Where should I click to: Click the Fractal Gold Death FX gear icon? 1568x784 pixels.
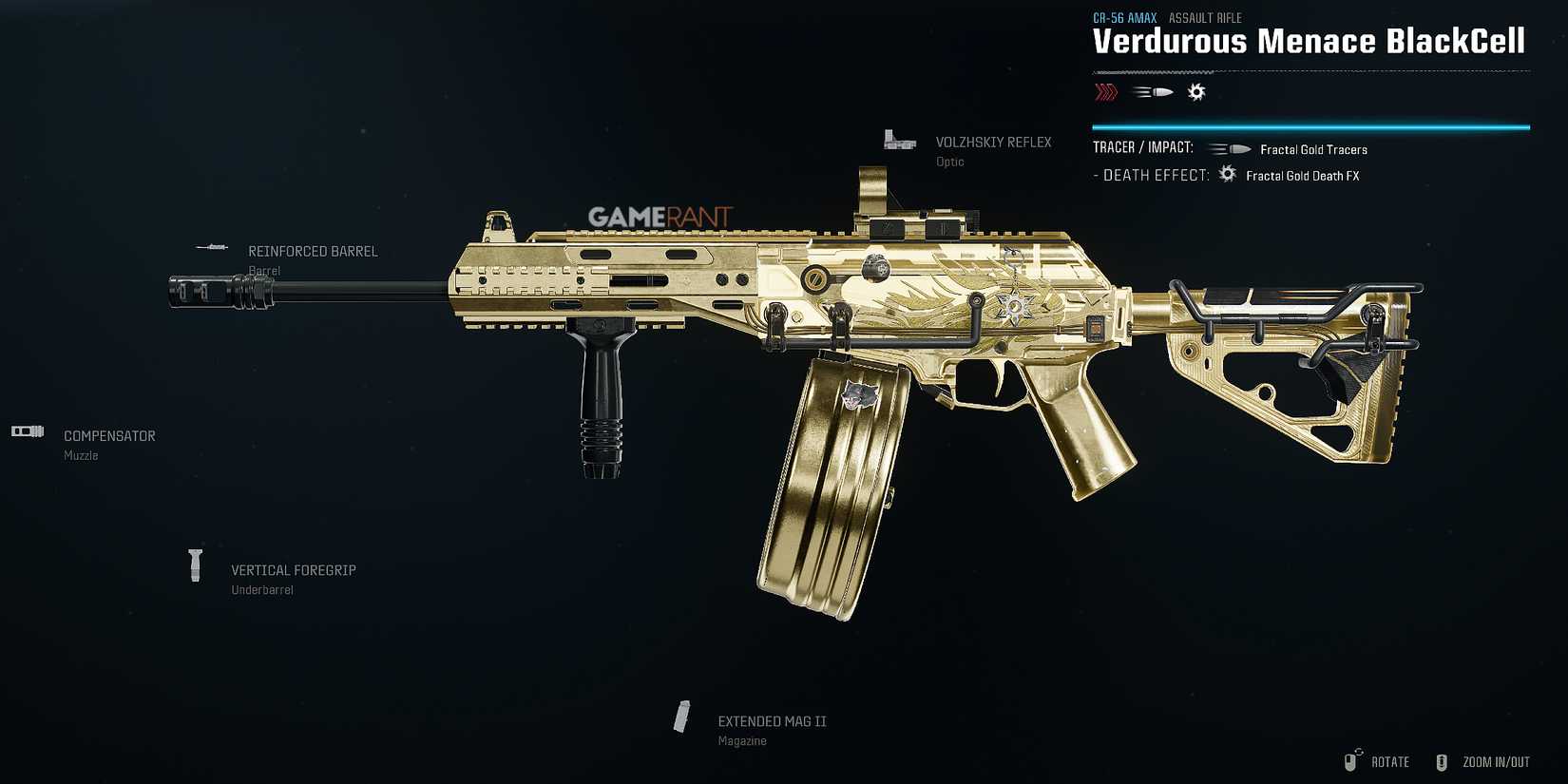pos(1226,174)
